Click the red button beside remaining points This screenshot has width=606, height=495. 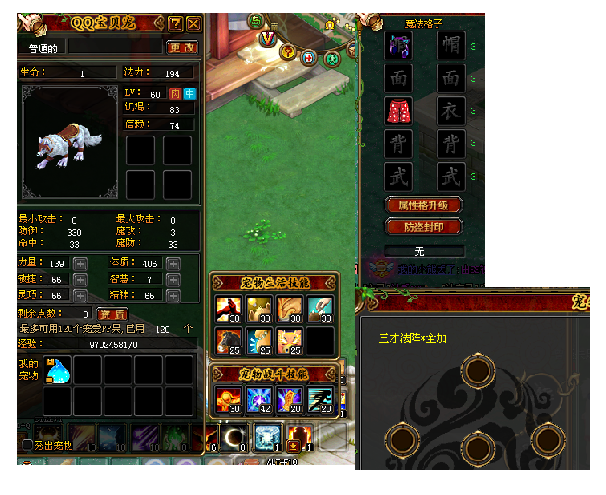tap(111, 314)
